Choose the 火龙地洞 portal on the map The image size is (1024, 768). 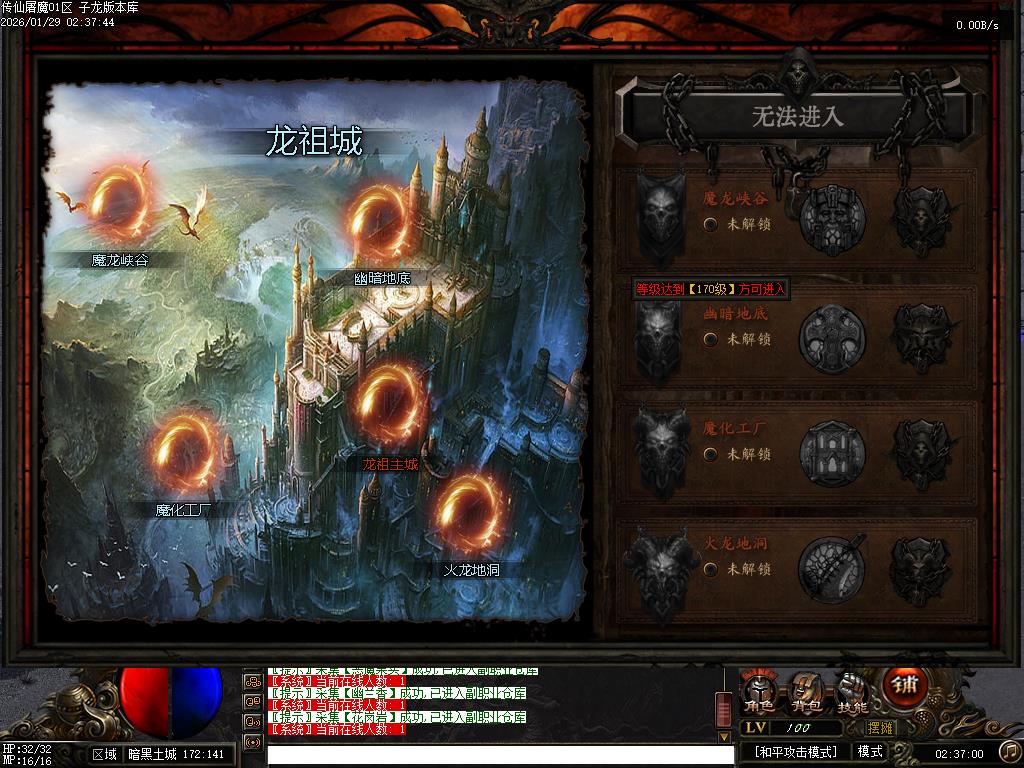469,514
